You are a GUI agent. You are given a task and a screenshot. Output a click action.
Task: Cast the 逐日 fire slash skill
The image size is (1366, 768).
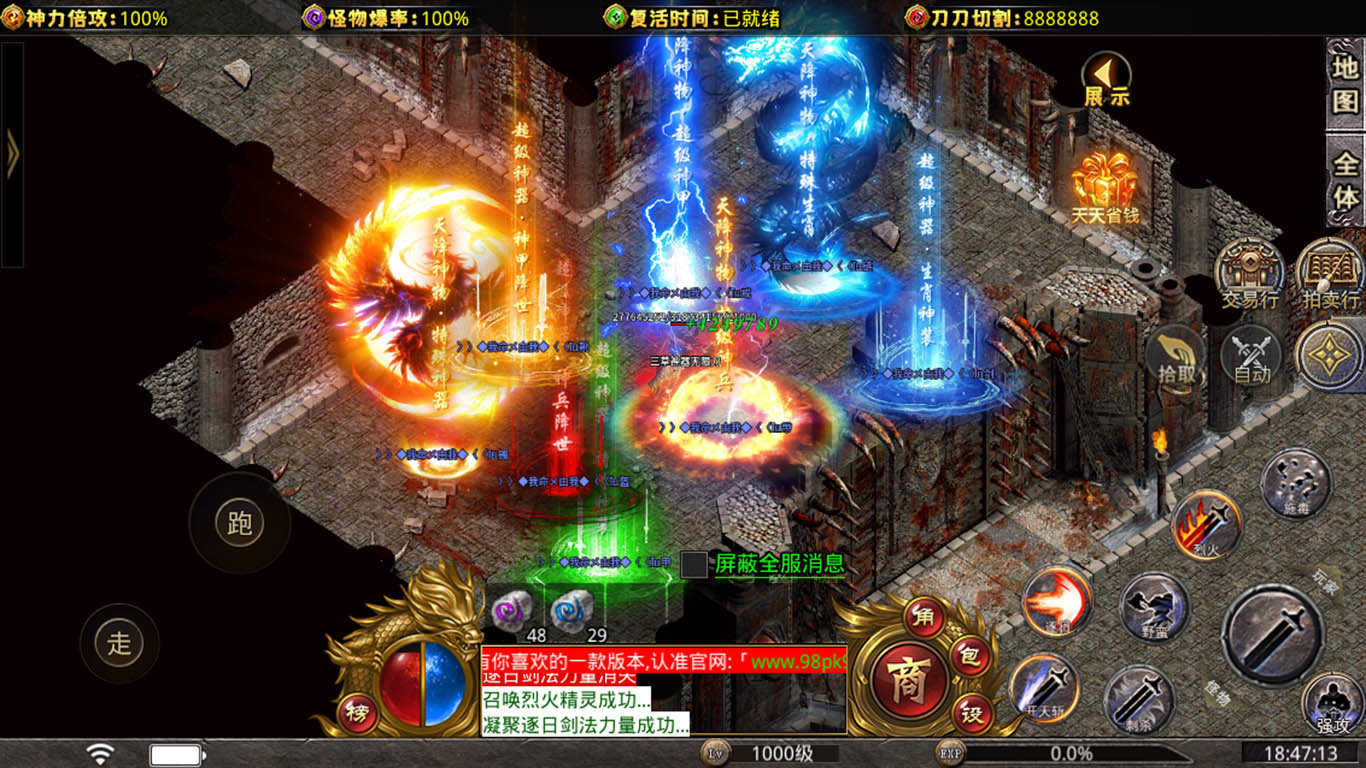tap(1056, 601)
